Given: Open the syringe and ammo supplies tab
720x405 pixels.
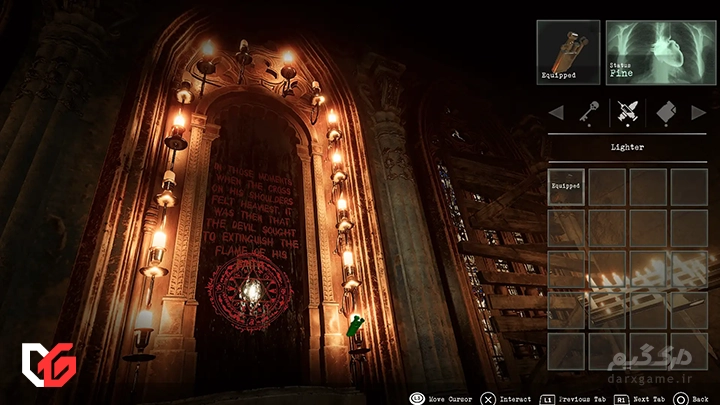Looking at the screenshot, I should 626,112.
